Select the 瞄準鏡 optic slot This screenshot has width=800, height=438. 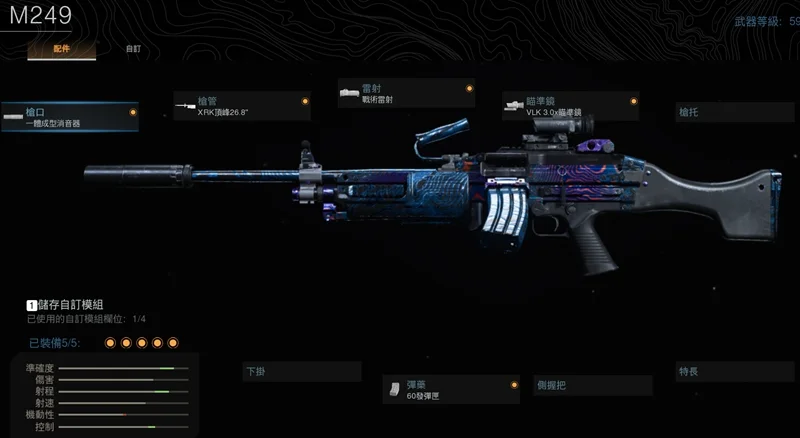(x=570, y=106)
